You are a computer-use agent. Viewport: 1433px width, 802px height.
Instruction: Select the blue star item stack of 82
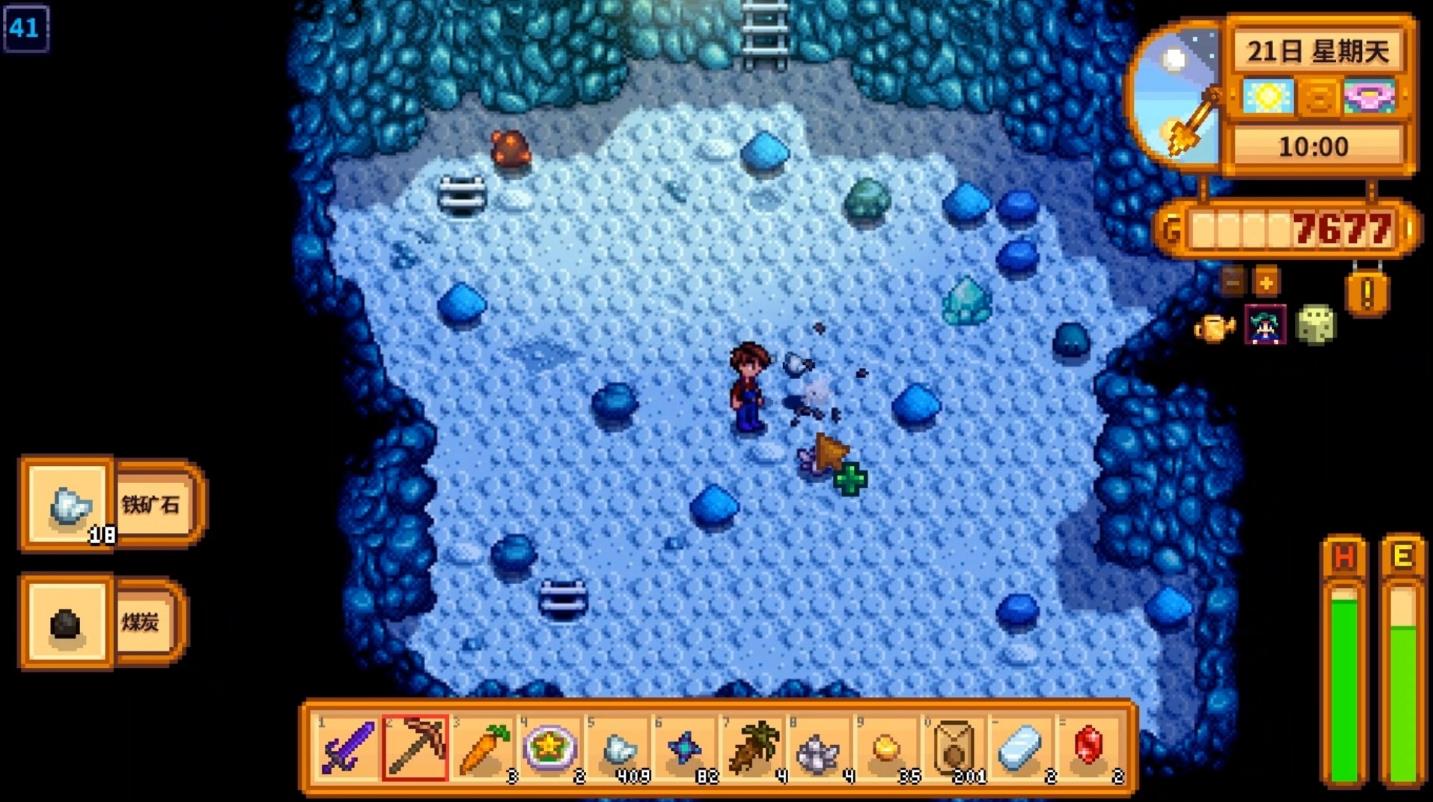pos(685,748)
